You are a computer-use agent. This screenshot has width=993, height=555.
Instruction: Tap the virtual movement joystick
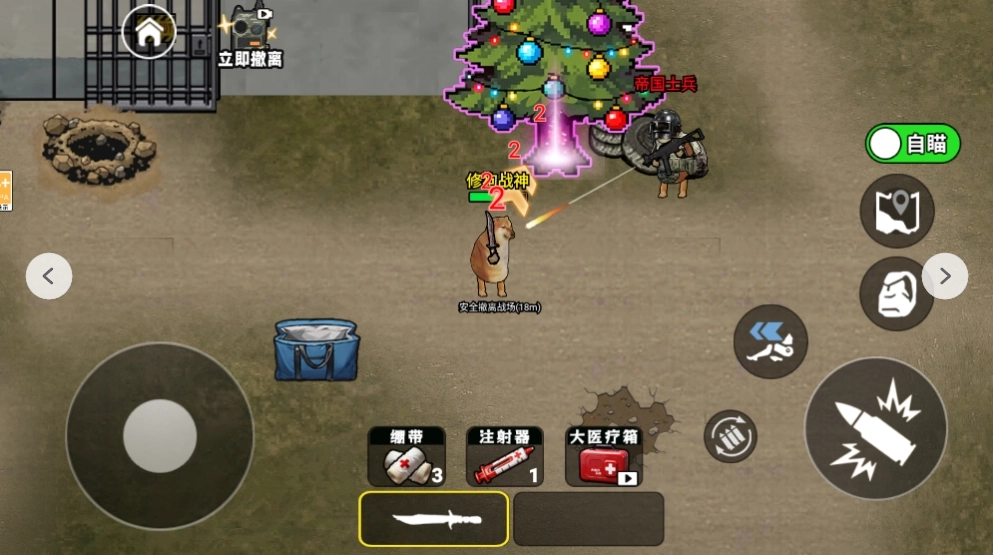(x=160, y=436)
